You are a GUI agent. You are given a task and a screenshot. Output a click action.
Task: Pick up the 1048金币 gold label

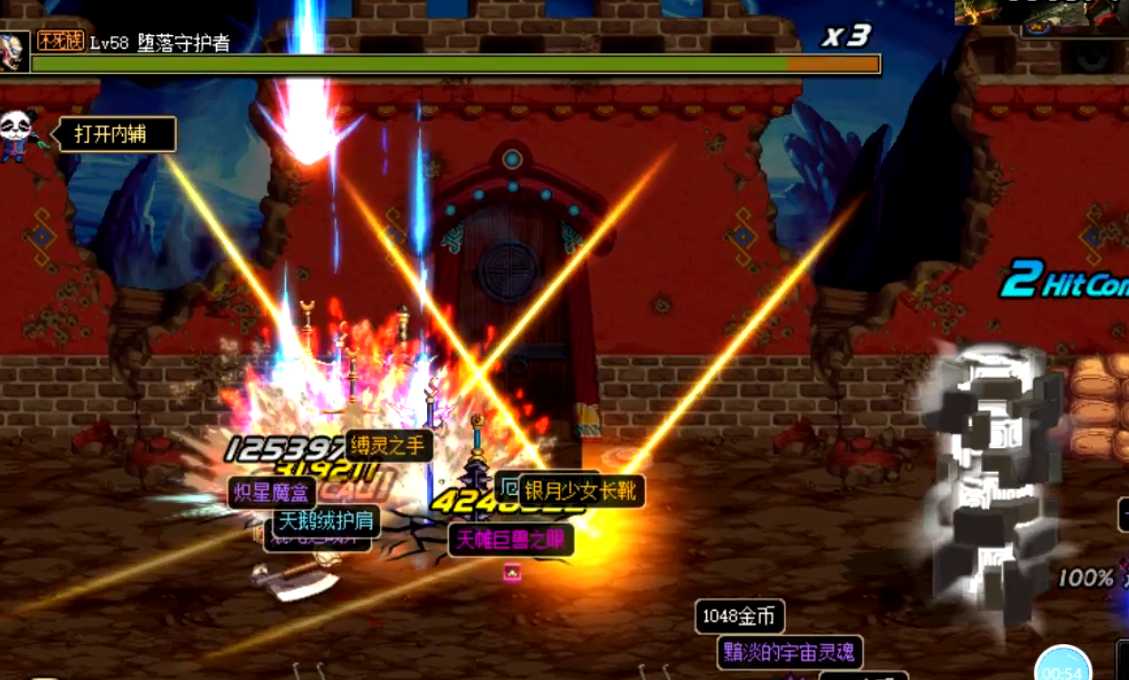pyautogui.click(x=740, y=616)
